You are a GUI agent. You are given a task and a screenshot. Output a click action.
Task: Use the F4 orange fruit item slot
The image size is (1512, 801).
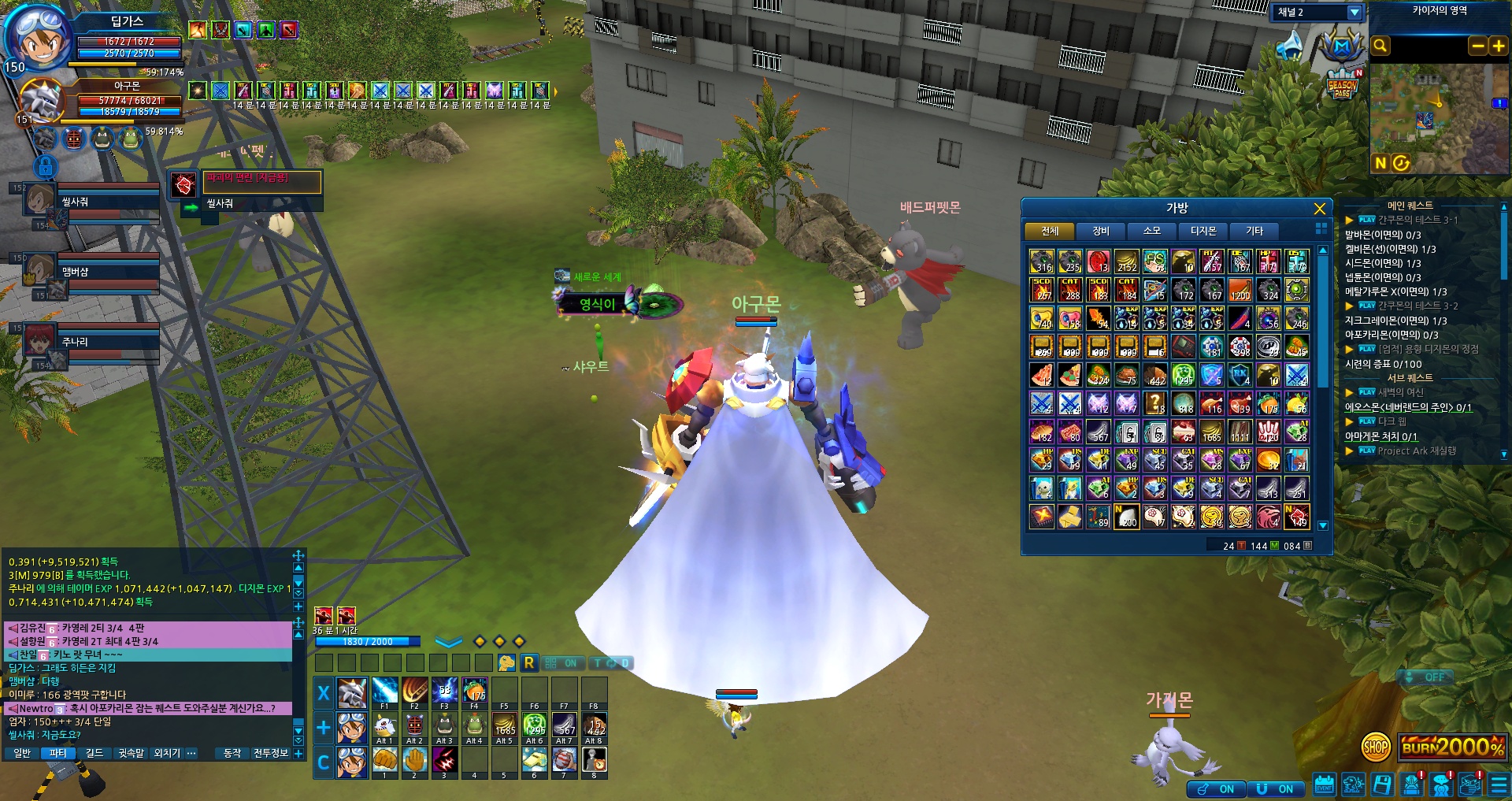(x=474, y=691)
